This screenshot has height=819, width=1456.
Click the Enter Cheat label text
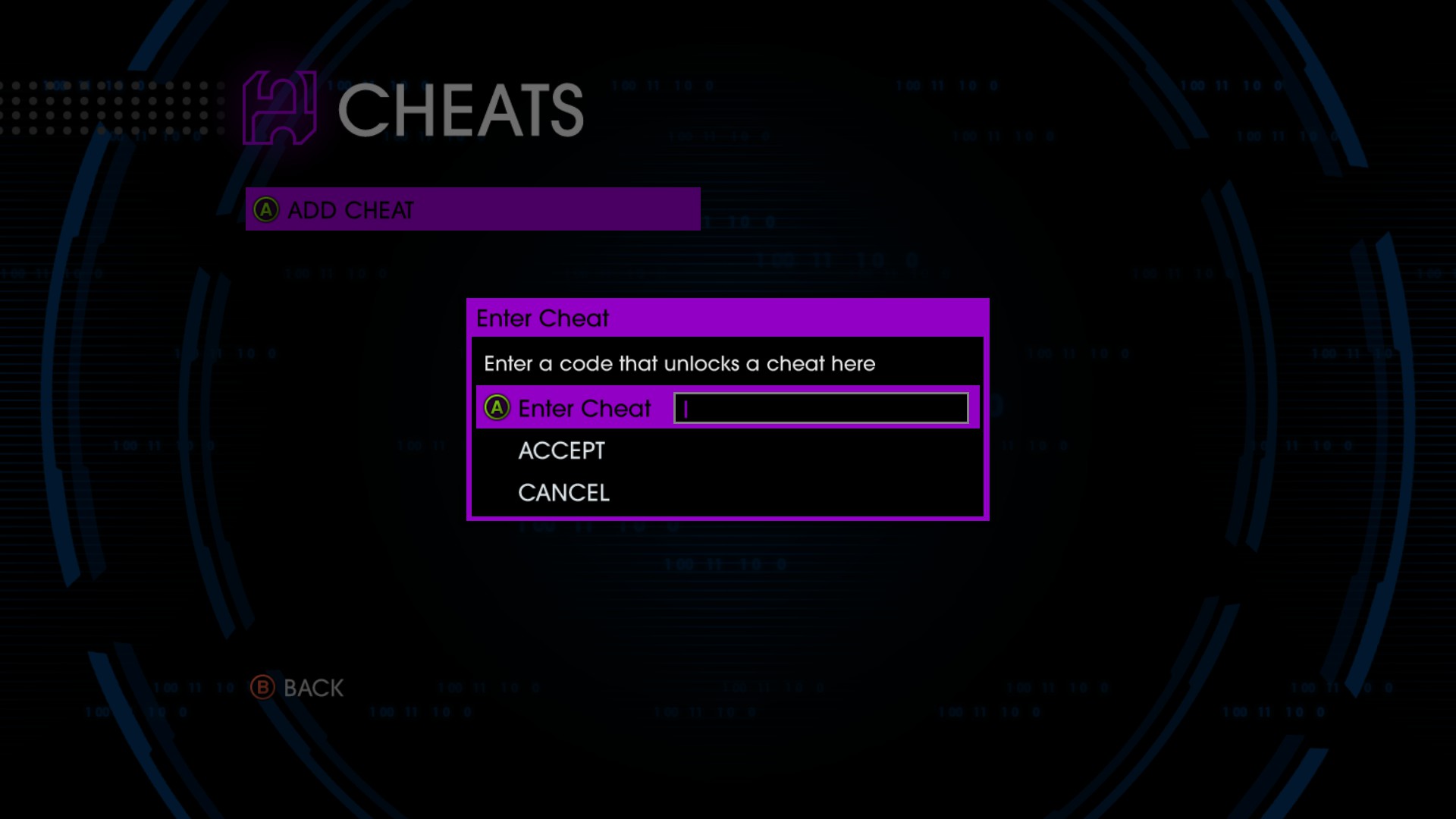[583, 409]
